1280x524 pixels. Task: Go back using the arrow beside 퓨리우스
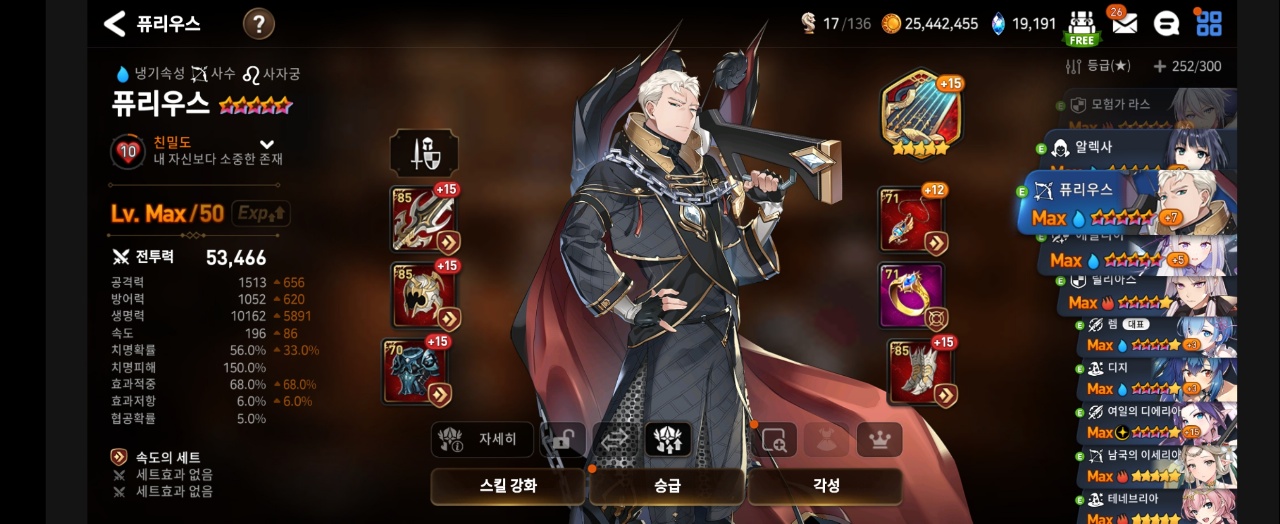(115, 24)
